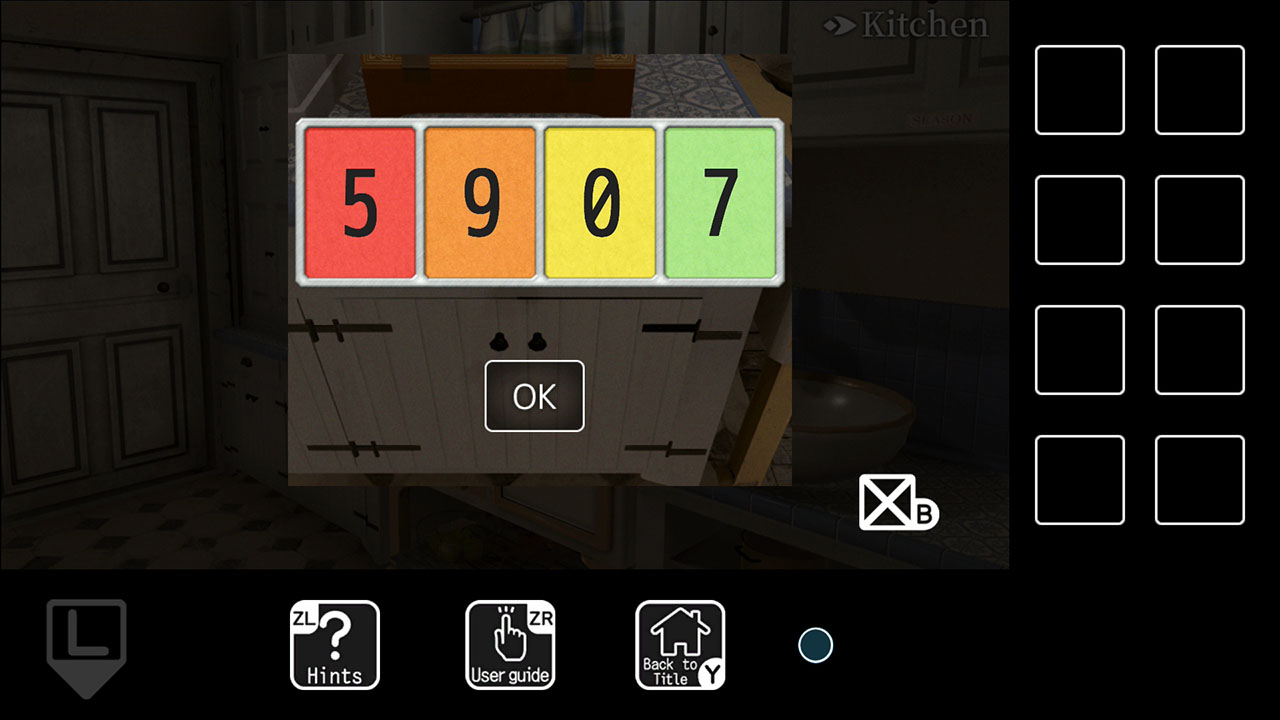Select the bottom-right inventory slot
Screen dimensions: 1280x720
[x=1199, y=480]
